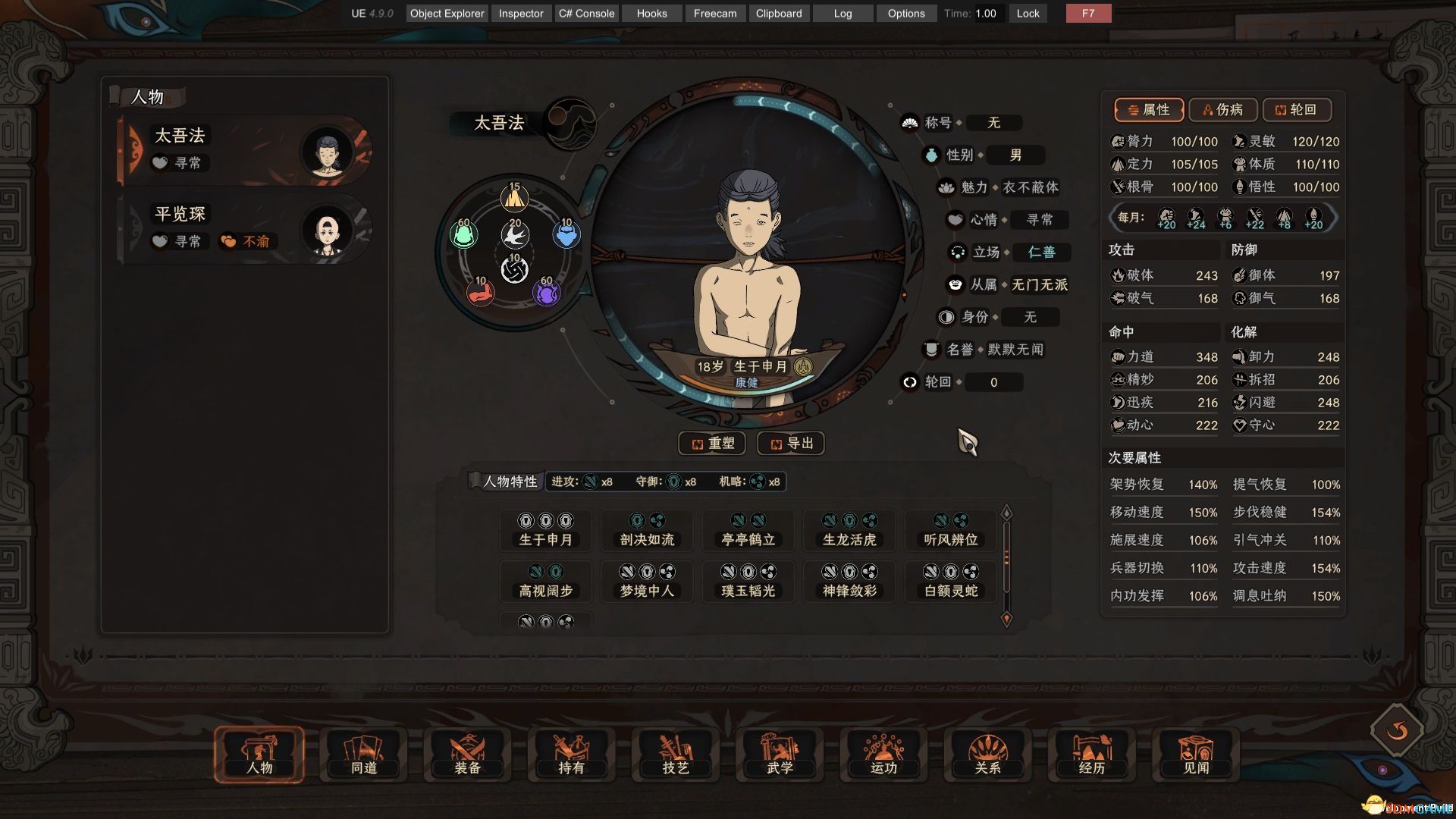This screenshot has width=1456, height=819.
Task: Expand the 心情 mood selector showing 寻常
Action: [x=1040, y=220]
